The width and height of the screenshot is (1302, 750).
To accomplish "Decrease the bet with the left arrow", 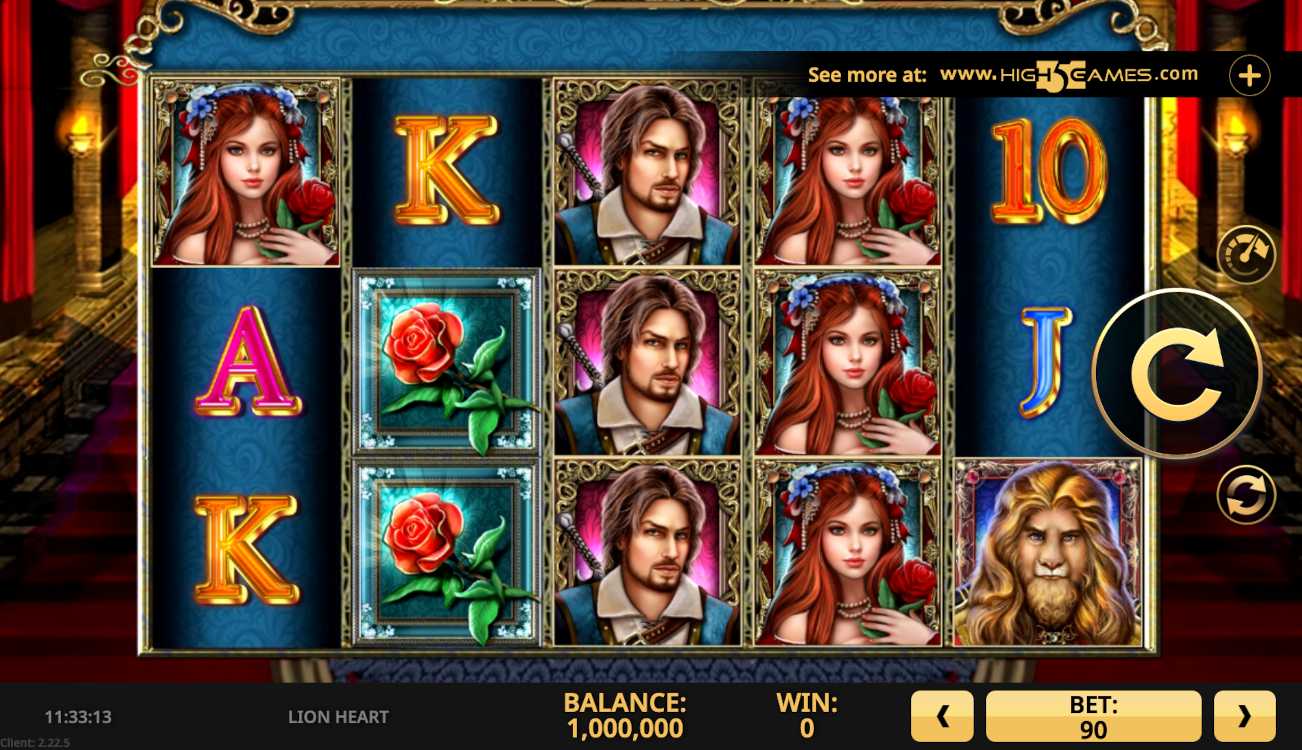I will click(941, 716).
